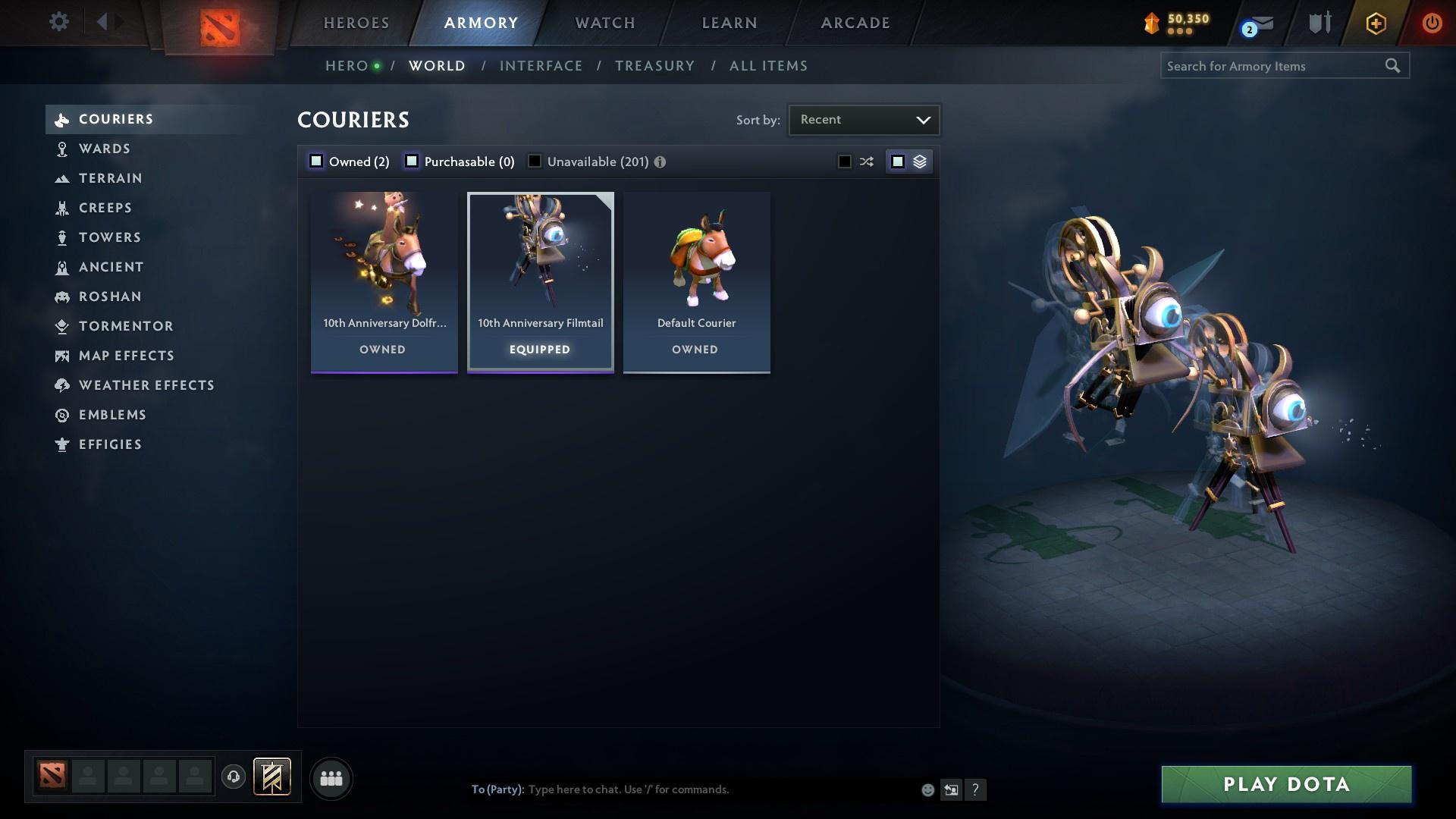Go to the Watch tab

[603, 23]
